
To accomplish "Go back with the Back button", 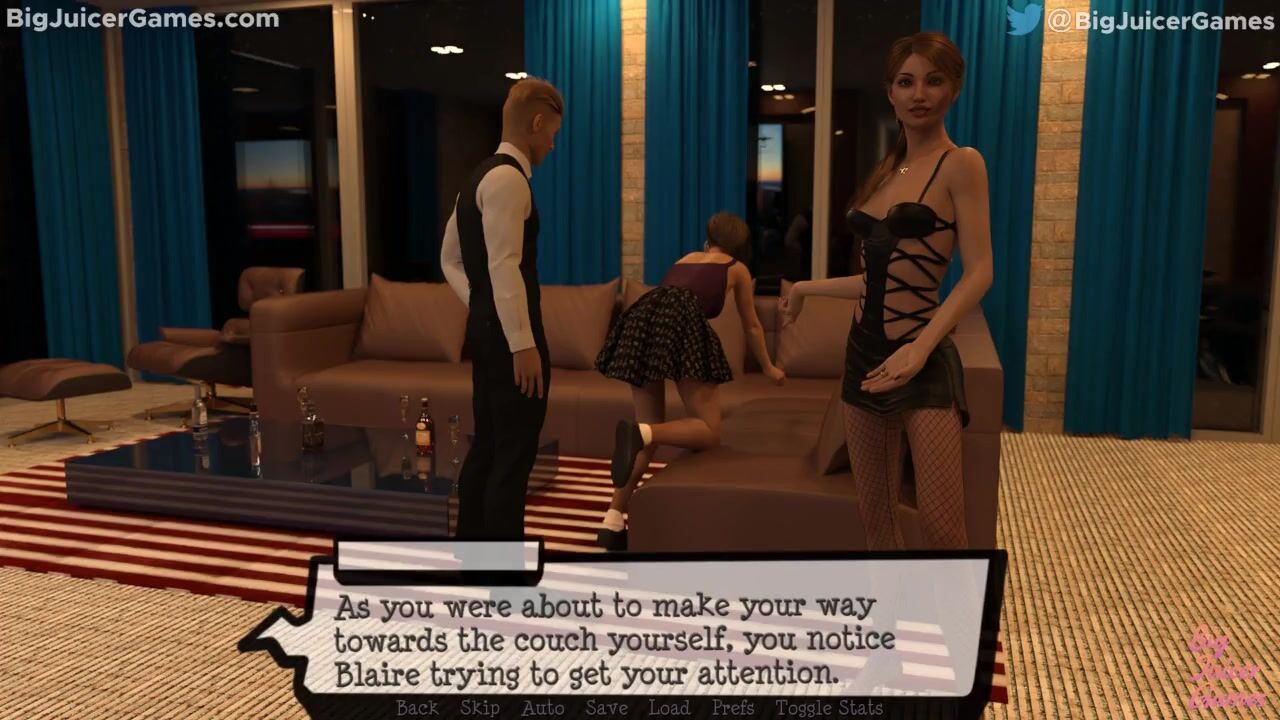I will [417, 708].
